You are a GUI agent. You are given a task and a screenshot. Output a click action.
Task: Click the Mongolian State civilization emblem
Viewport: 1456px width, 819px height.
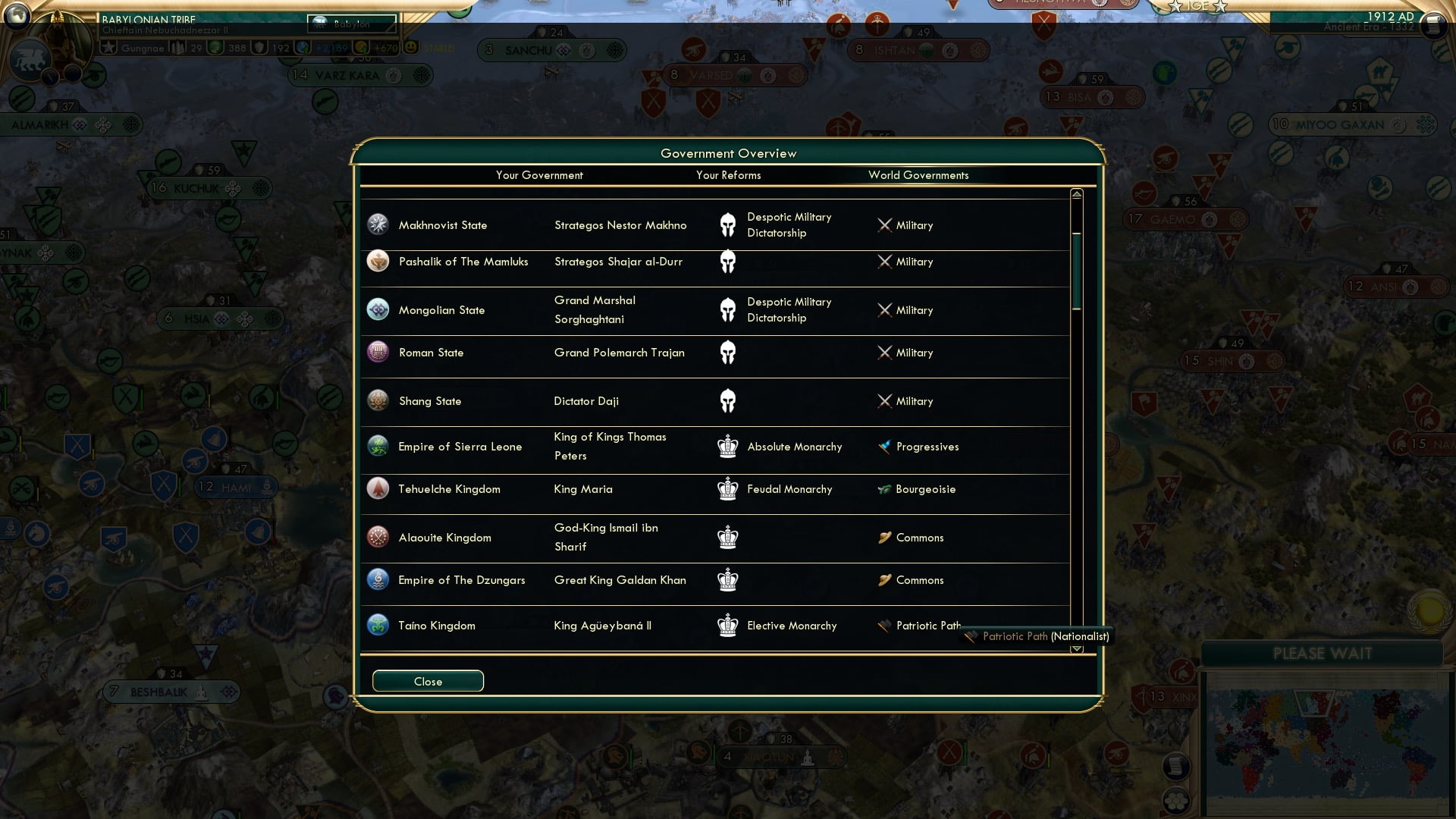378,309
